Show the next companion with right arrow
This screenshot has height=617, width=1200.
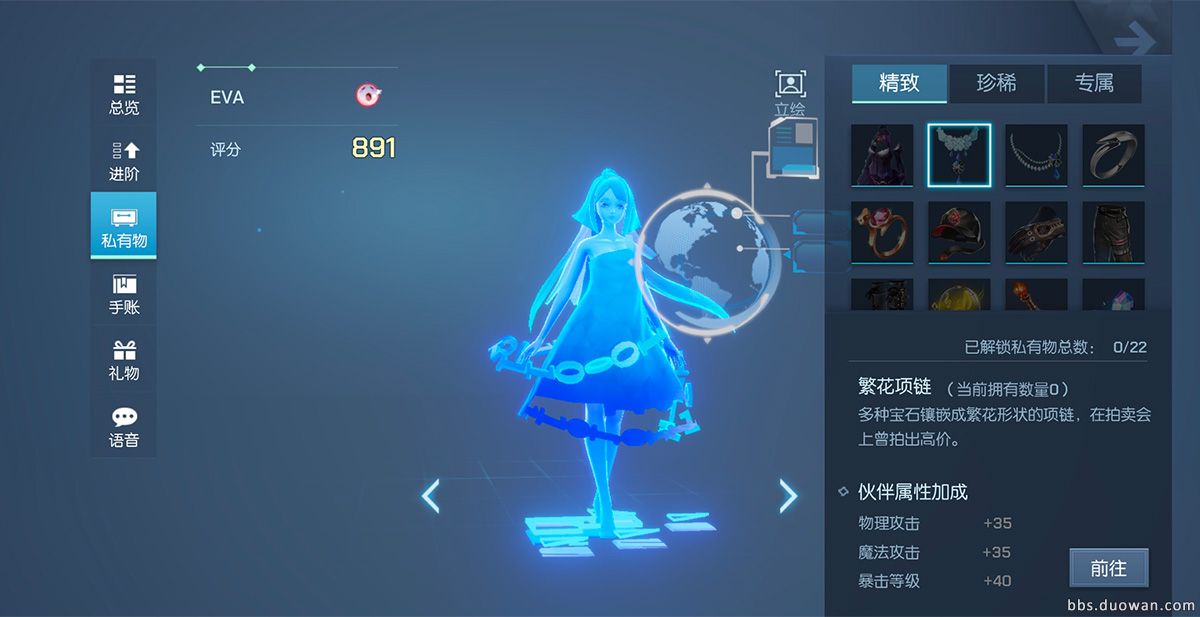[x=788, y=495]
